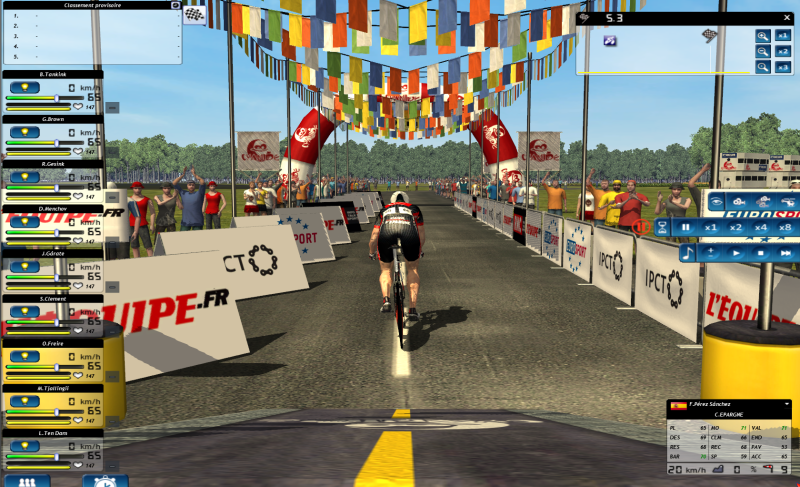Collapse the Classement provisoire panel
800x487 pixels.
click(176, 5)
